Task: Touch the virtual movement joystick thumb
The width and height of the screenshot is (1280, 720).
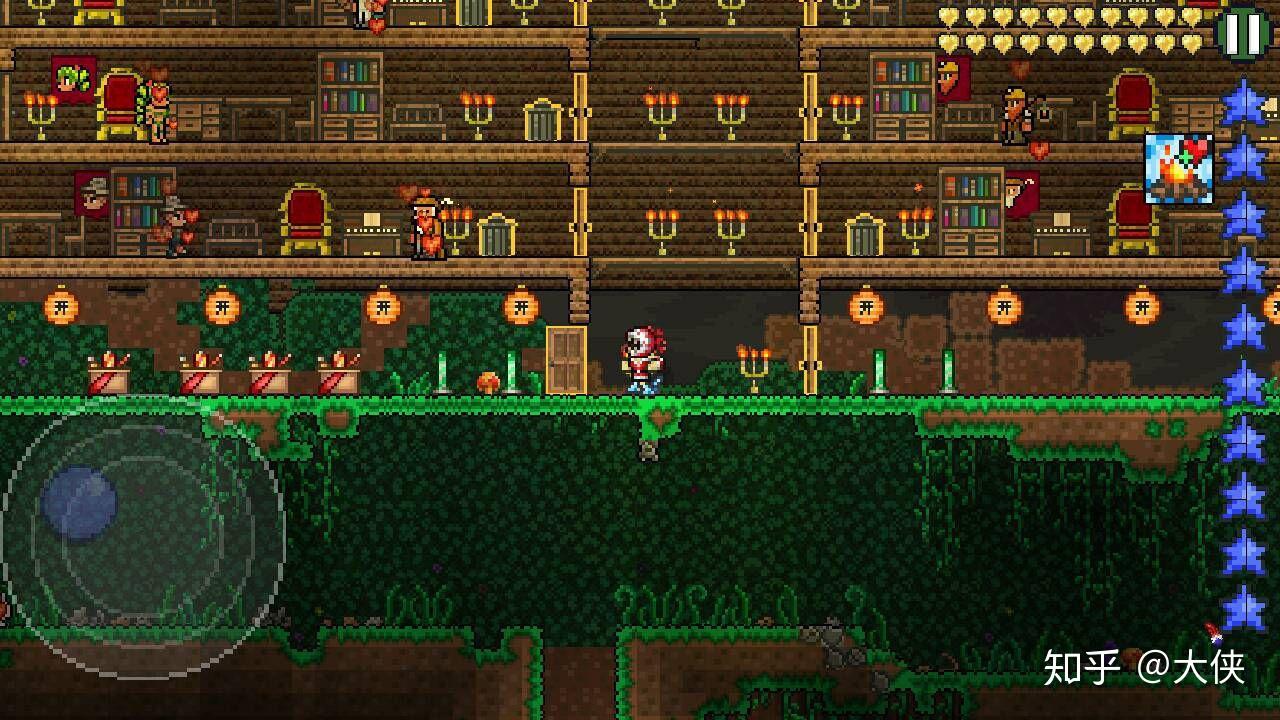Action: tap(79, 503)
